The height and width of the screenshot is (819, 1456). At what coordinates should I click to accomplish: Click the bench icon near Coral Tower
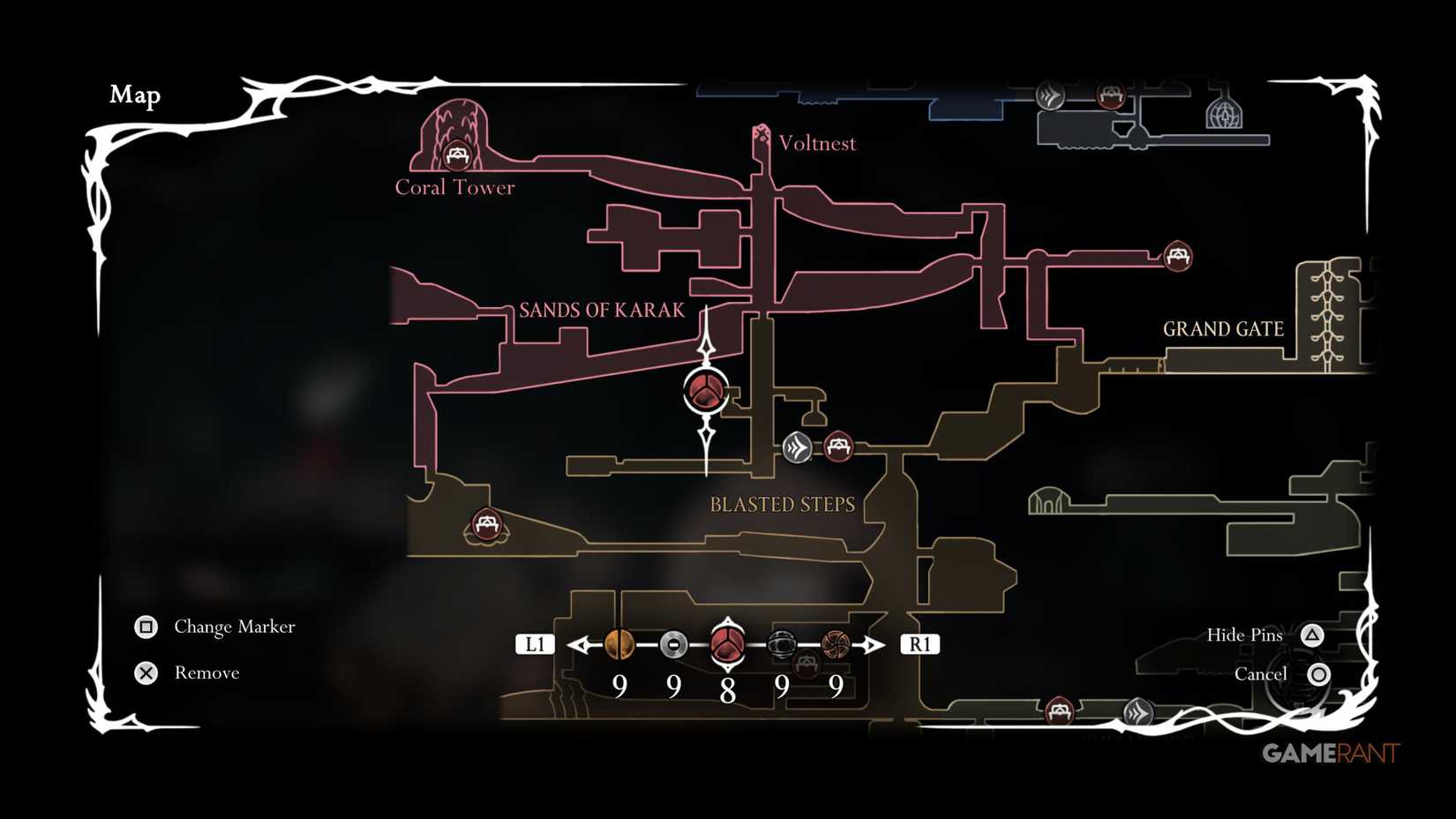[x=458, y=154]
